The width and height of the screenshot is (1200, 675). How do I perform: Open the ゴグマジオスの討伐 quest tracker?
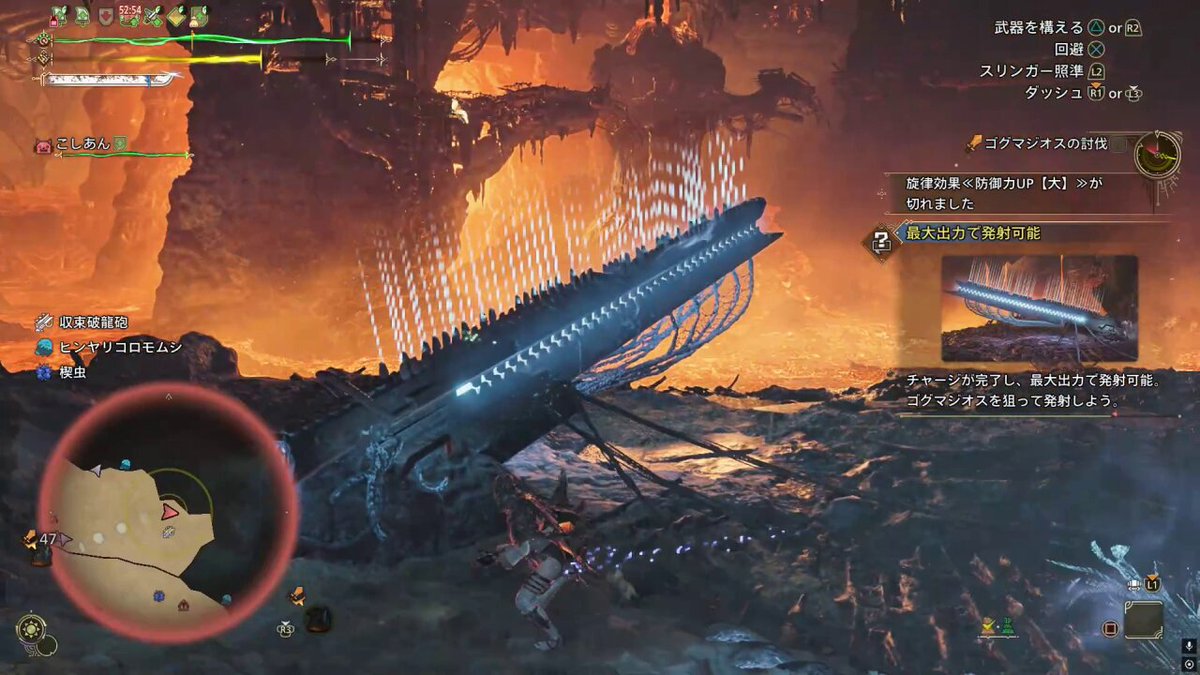(1044, 144)
